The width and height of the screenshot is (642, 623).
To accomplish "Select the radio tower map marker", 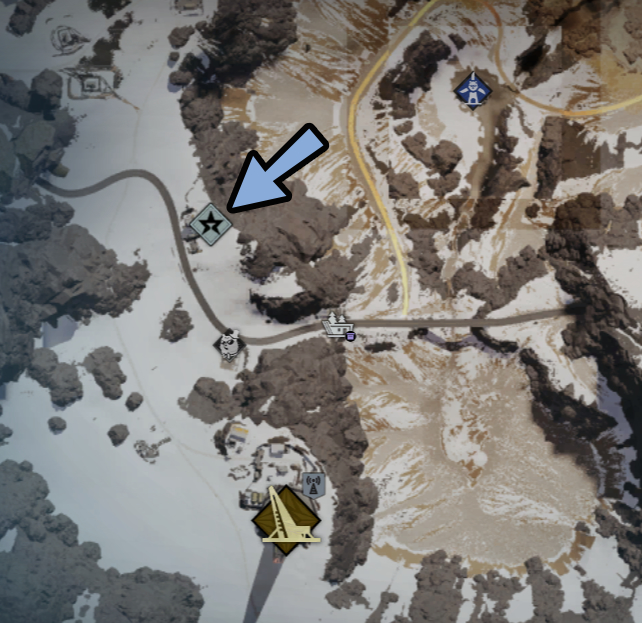I will 313,485.
